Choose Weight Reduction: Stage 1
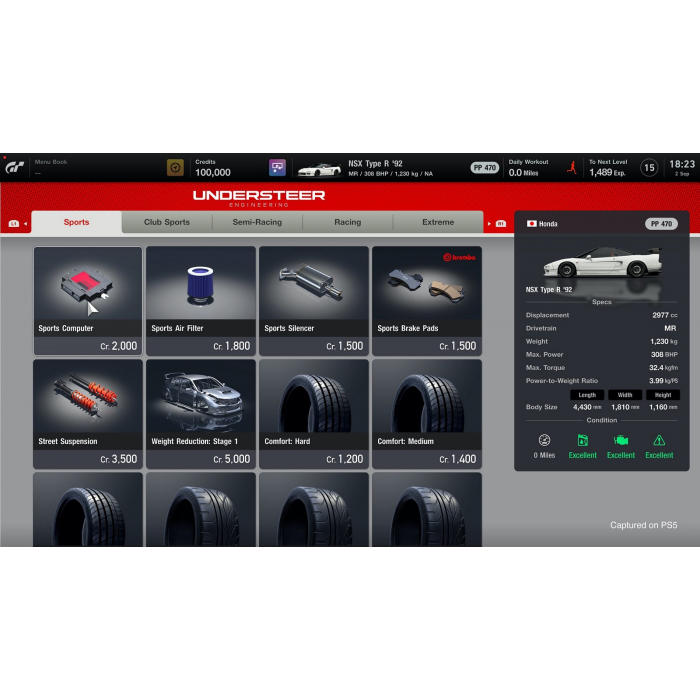This screenshot has height=700, width=700. pyautogui.click(x=201, y=414)
